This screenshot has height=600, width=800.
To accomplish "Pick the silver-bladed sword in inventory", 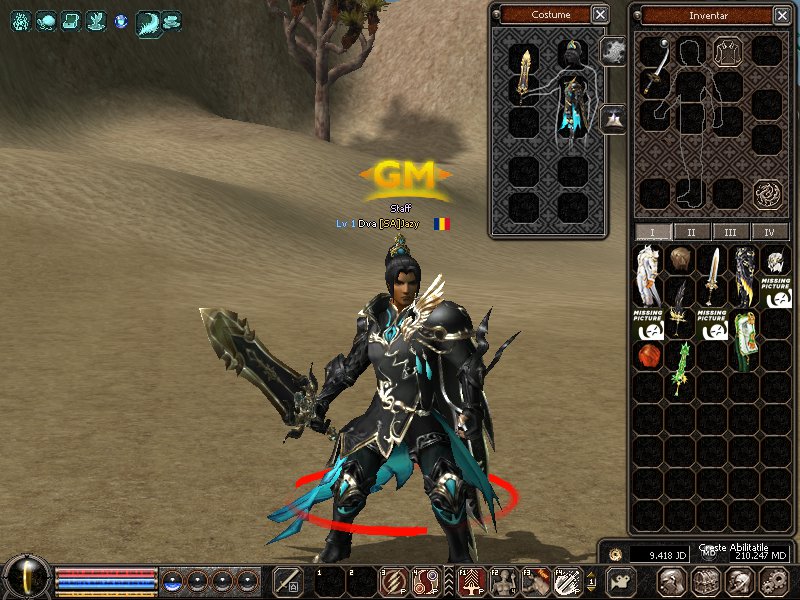I will tap(712, 276).
